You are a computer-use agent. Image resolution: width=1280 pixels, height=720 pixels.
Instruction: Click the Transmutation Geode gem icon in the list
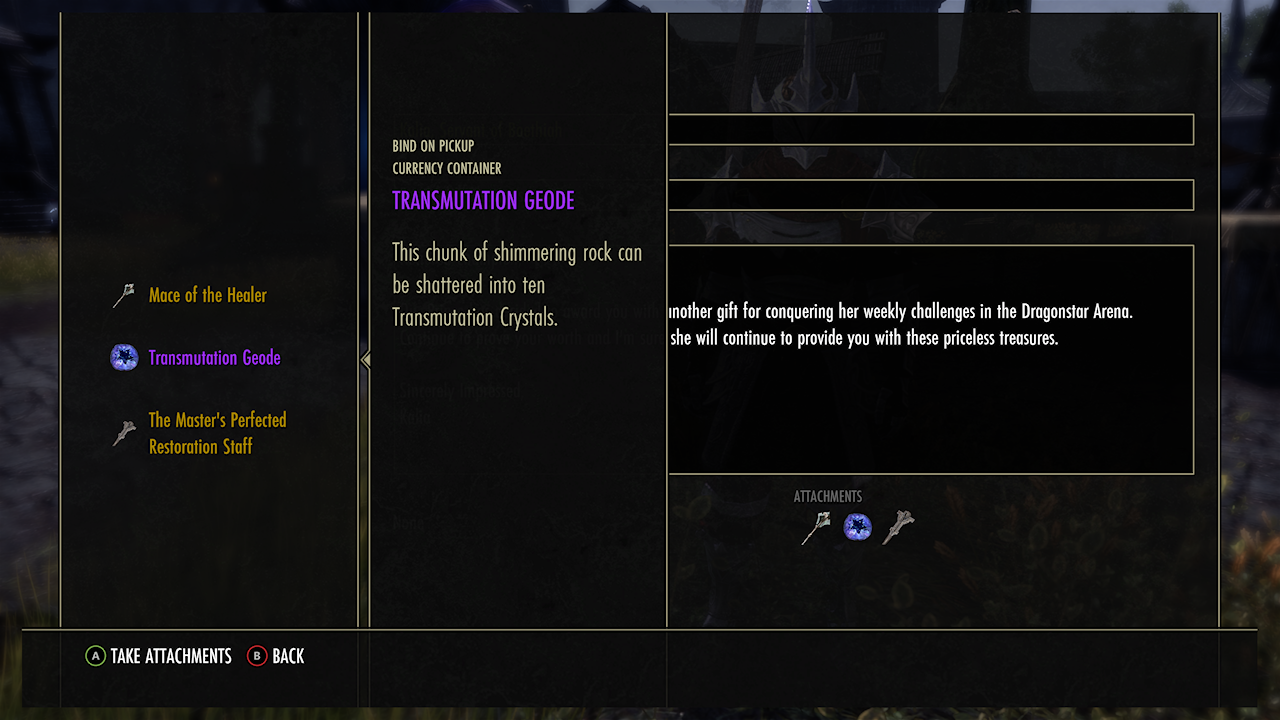[123, 357]
